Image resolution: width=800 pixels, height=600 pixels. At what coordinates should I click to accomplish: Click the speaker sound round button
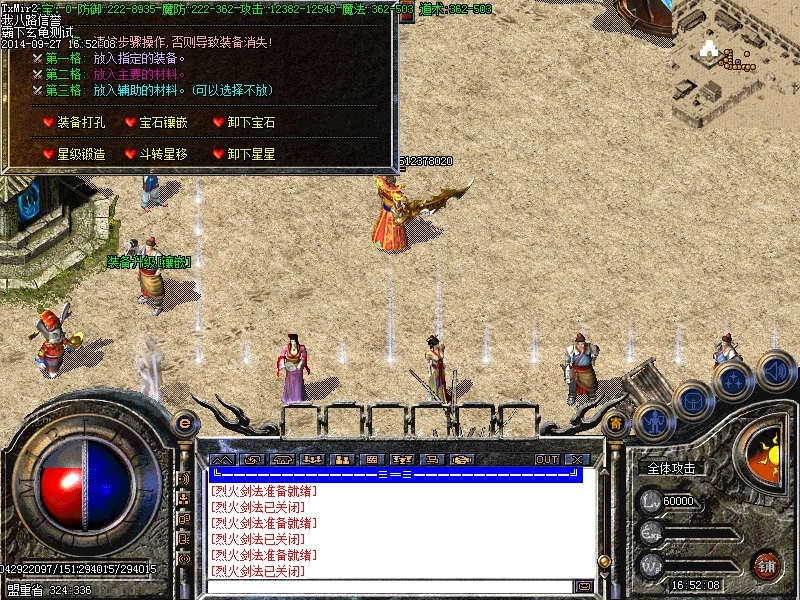(x=776, y=372)
